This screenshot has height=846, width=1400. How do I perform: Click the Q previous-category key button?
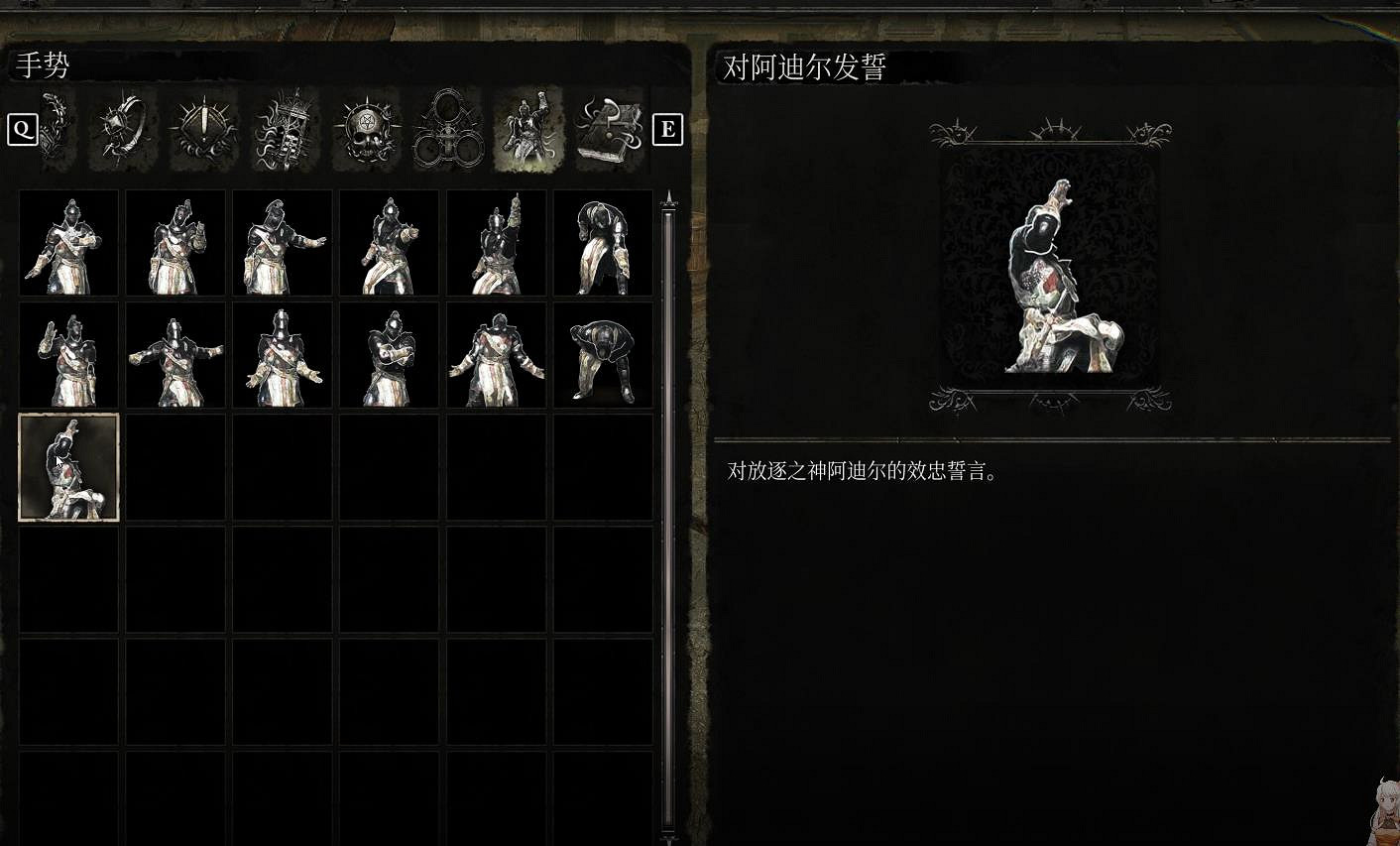pyautogui.click(x=22, y=129)
